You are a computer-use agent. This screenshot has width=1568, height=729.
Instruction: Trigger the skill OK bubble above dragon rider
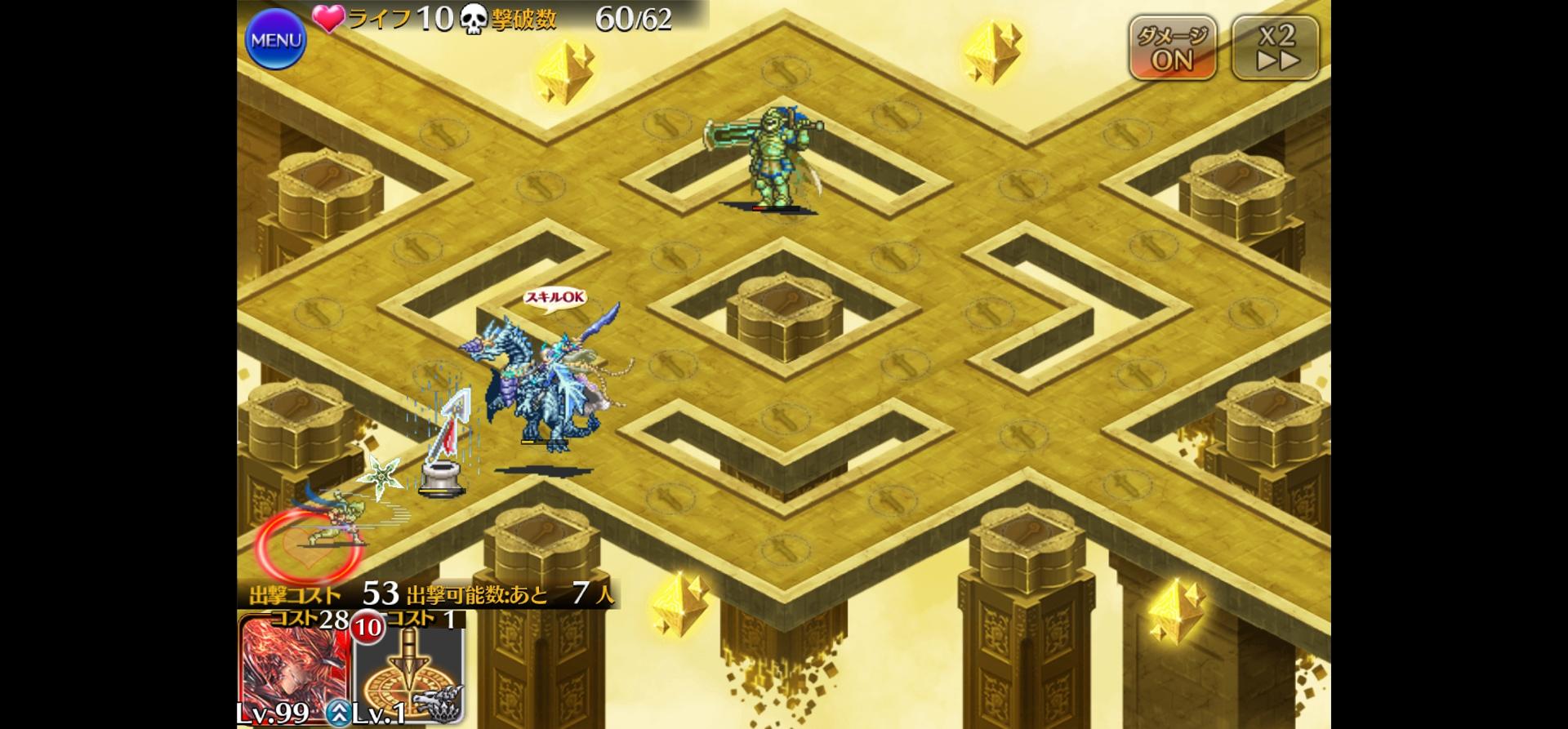(x=555, y=298)
